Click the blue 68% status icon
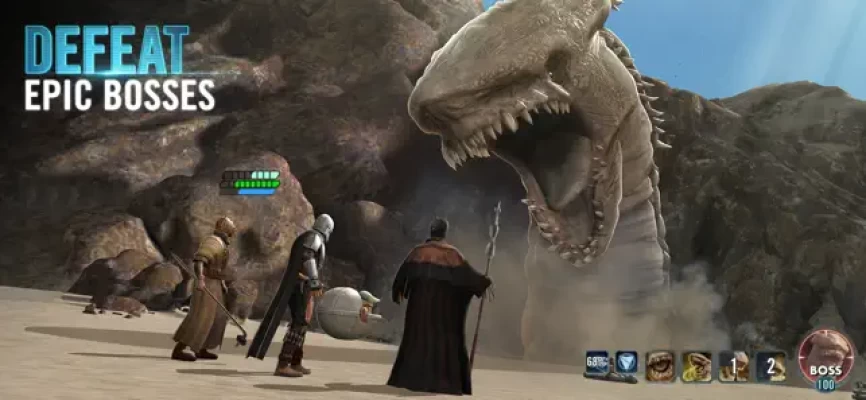Screen dimensions: 866x400 point(598,362)
